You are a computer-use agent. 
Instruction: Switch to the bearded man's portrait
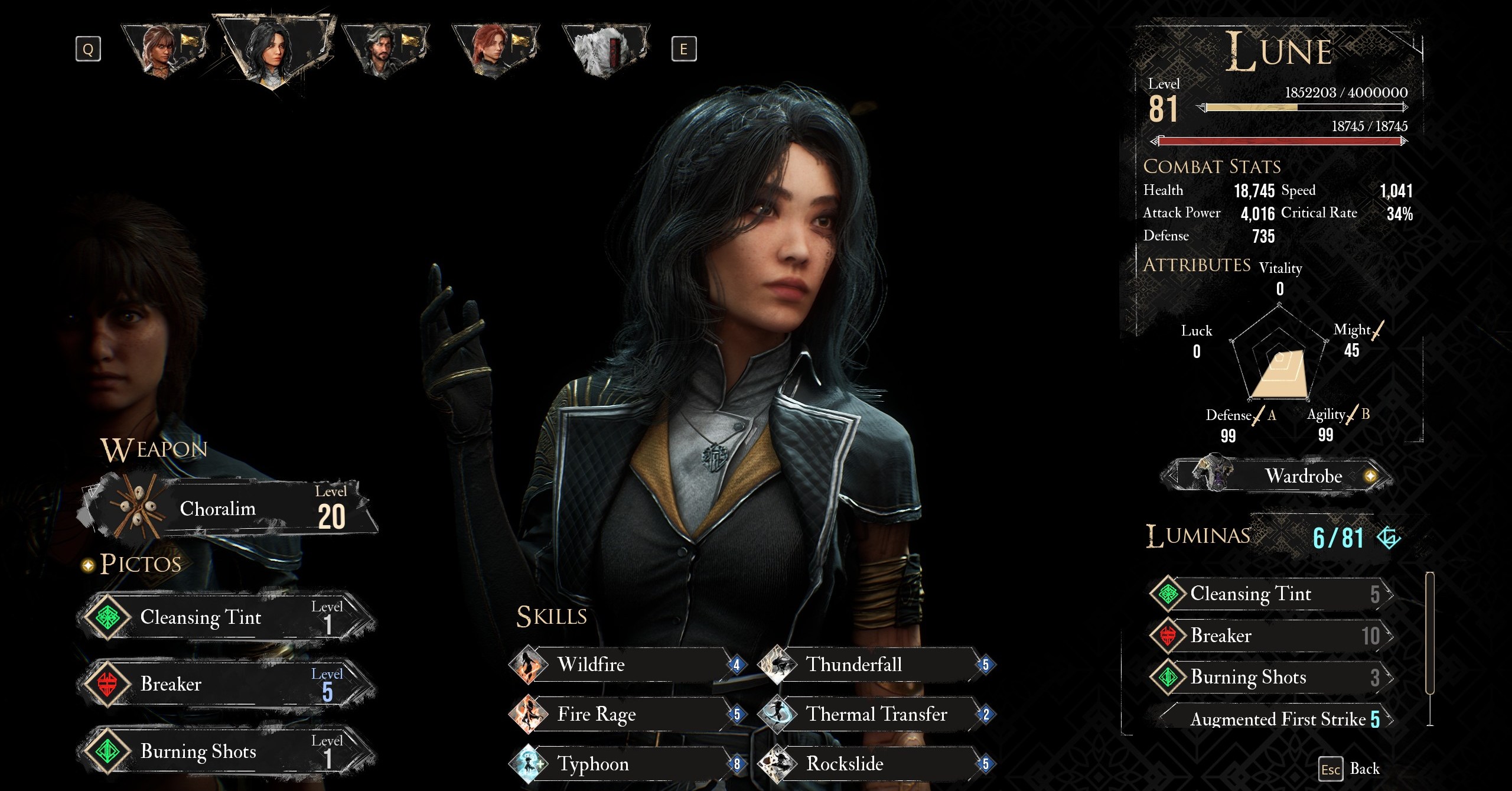(x=385, y=50)
